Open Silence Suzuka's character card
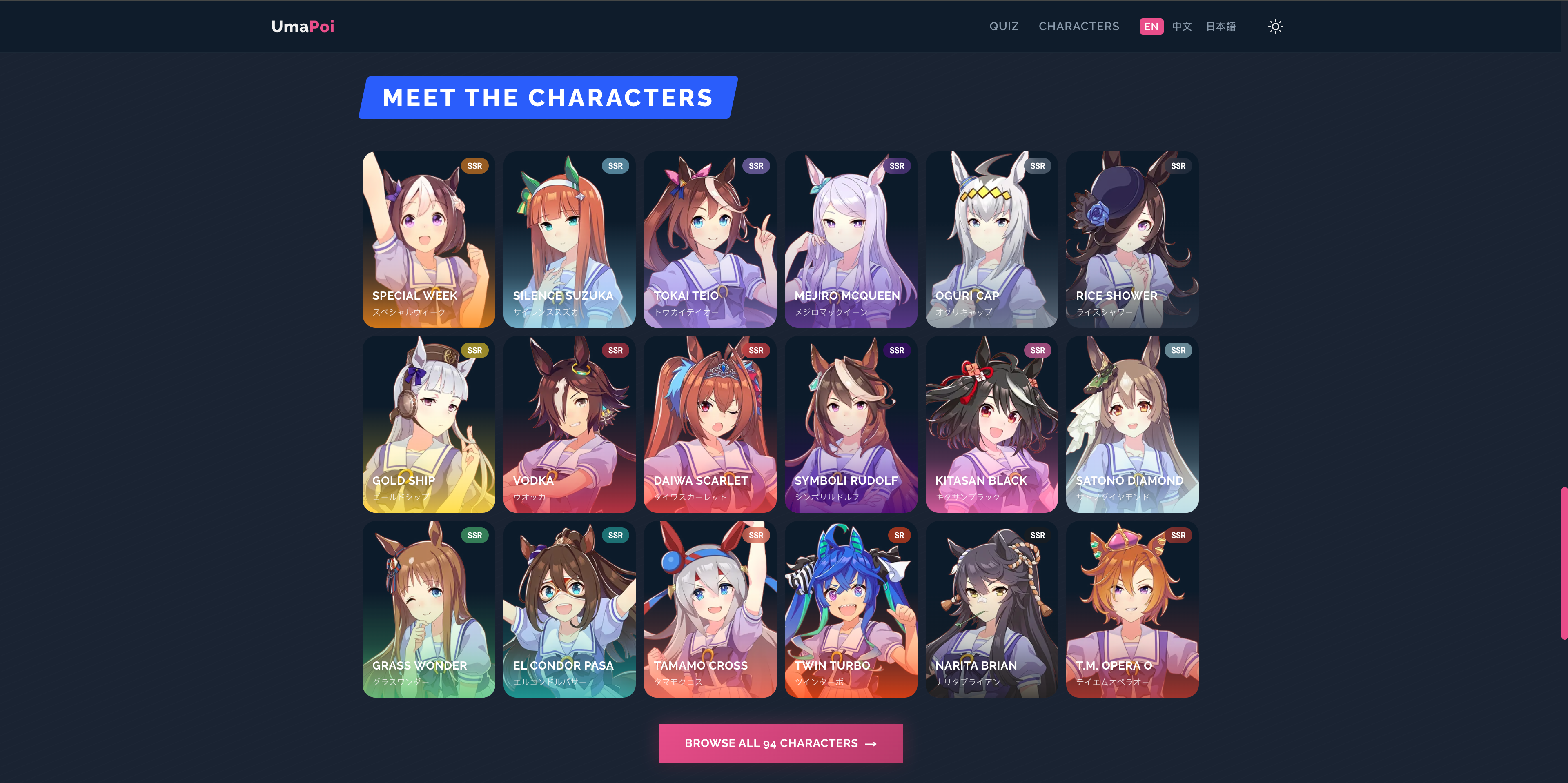1568x783 pixels. [x=569, y=240]
